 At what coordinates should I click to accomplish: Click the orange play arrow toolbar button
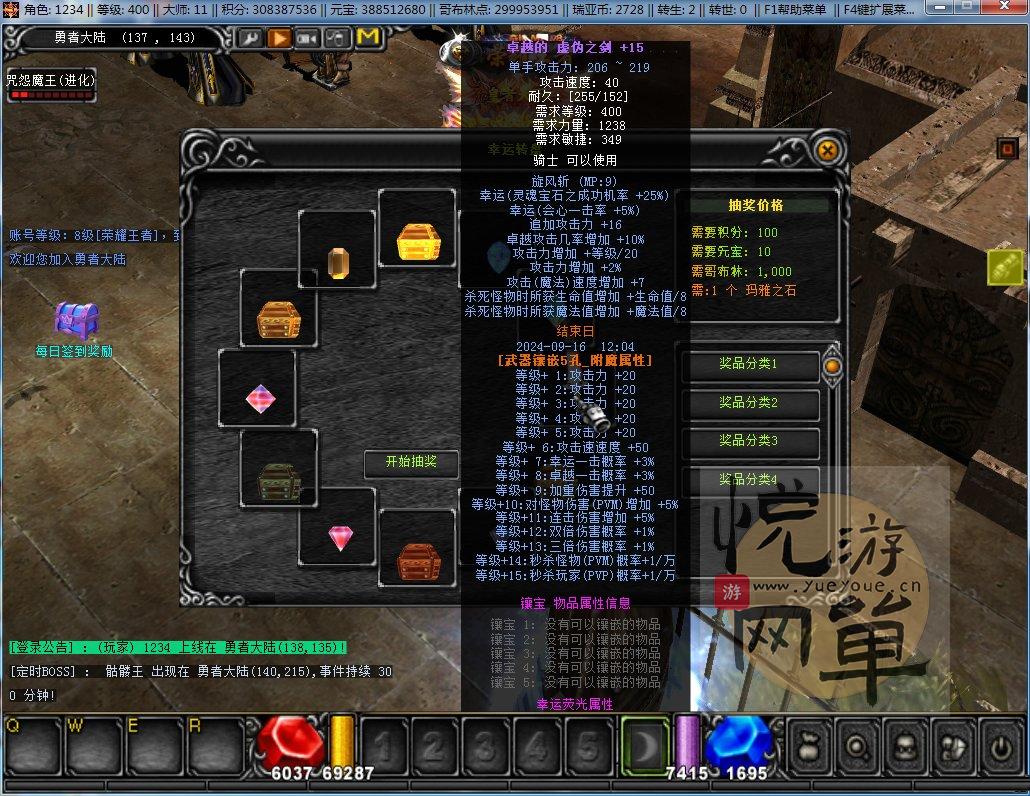coord(279,38)
